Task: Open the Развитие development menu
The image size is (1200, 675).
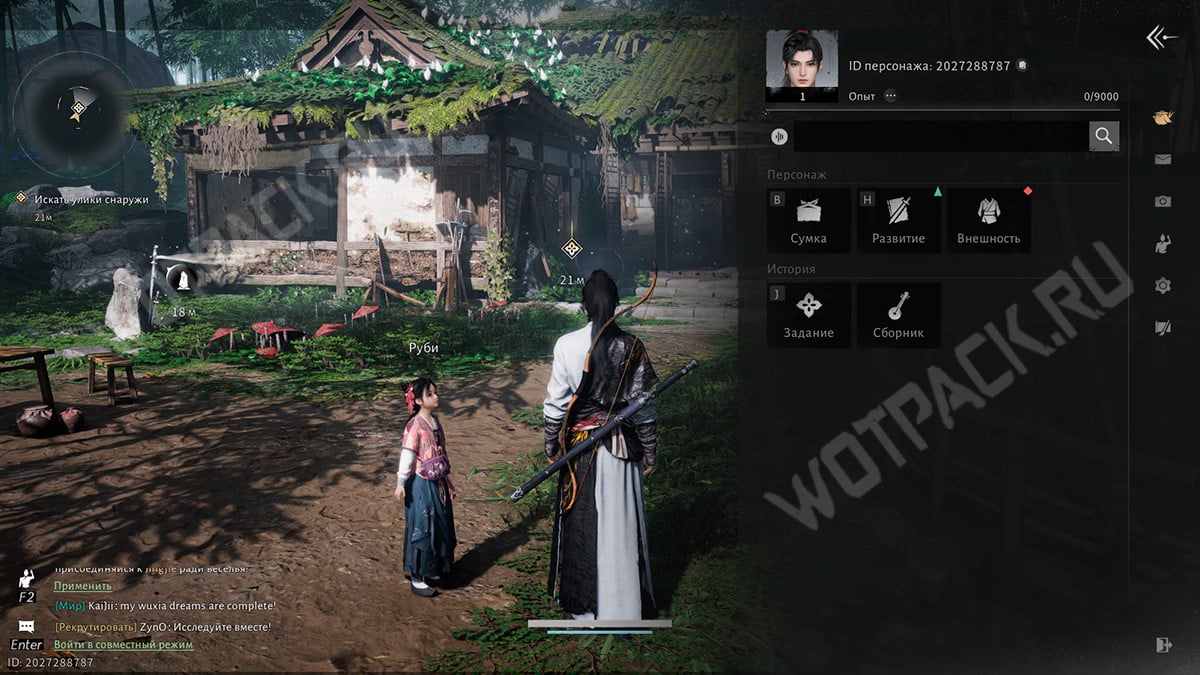Action: (x=898, y=220)
